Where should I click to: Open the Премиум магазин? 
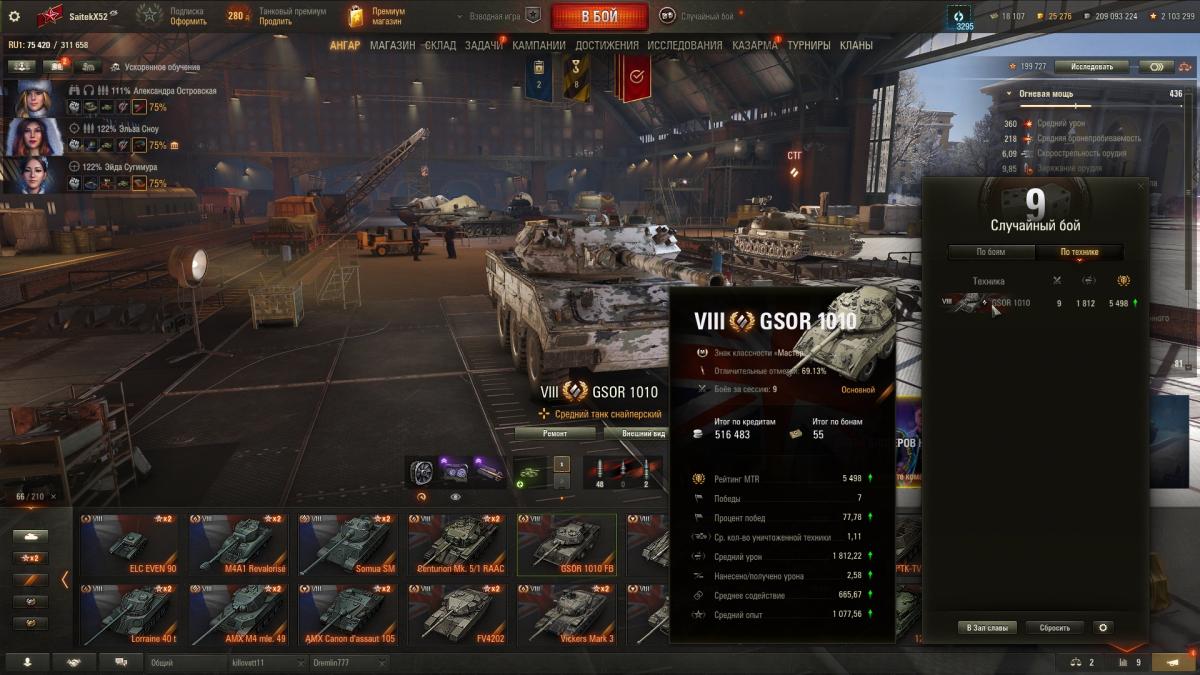pyautogui.click(x=378, y=16)
